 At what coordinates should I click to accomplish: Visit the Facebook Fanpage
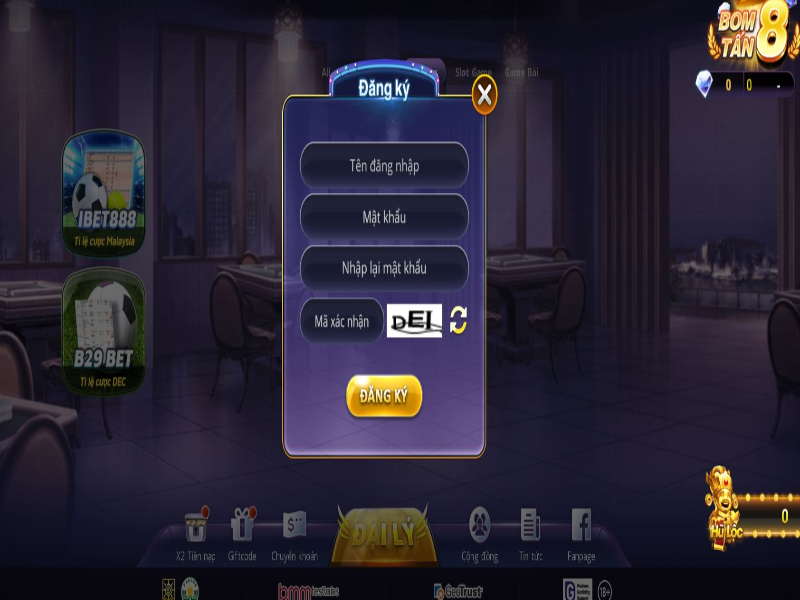point(581,530)
